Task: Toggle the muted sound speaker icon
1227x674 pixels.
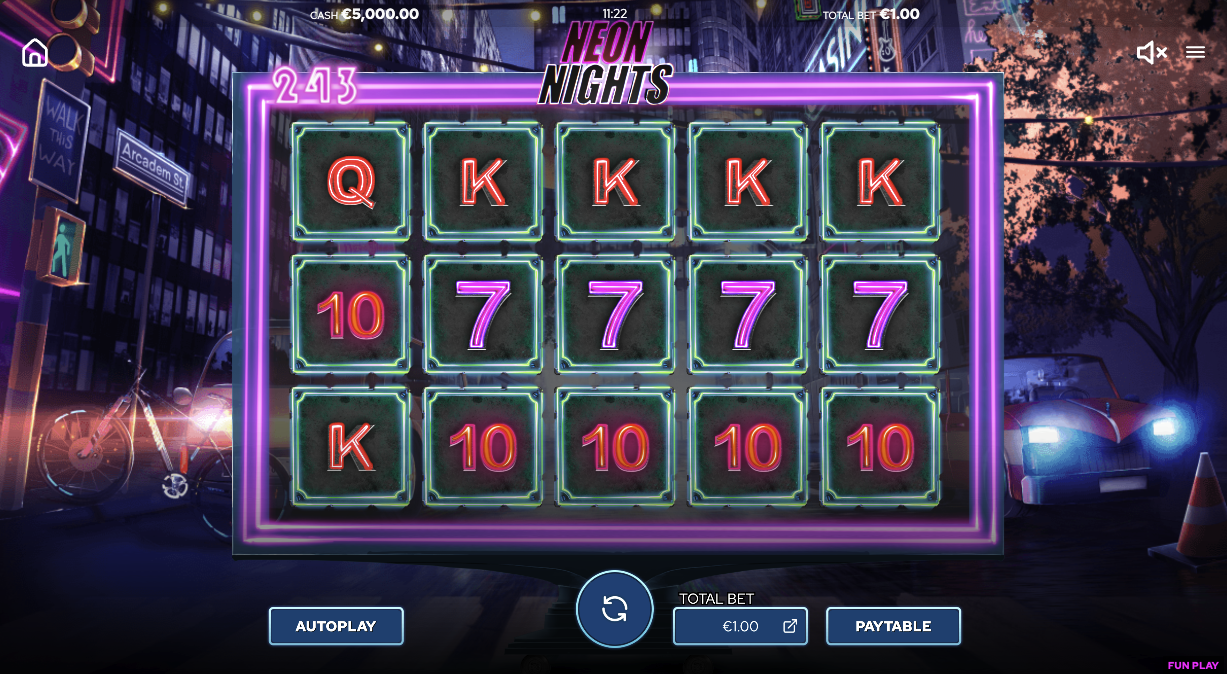Action: pos(1151,53)
